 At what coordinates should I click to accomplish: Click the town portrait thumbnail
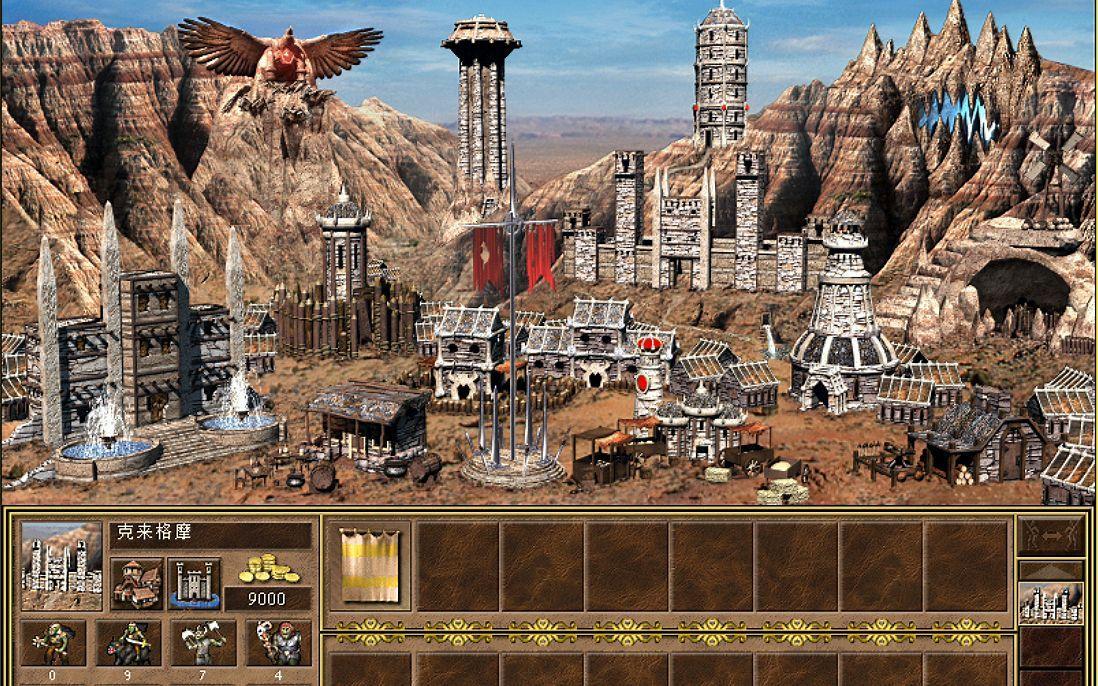tap(61, 565)
